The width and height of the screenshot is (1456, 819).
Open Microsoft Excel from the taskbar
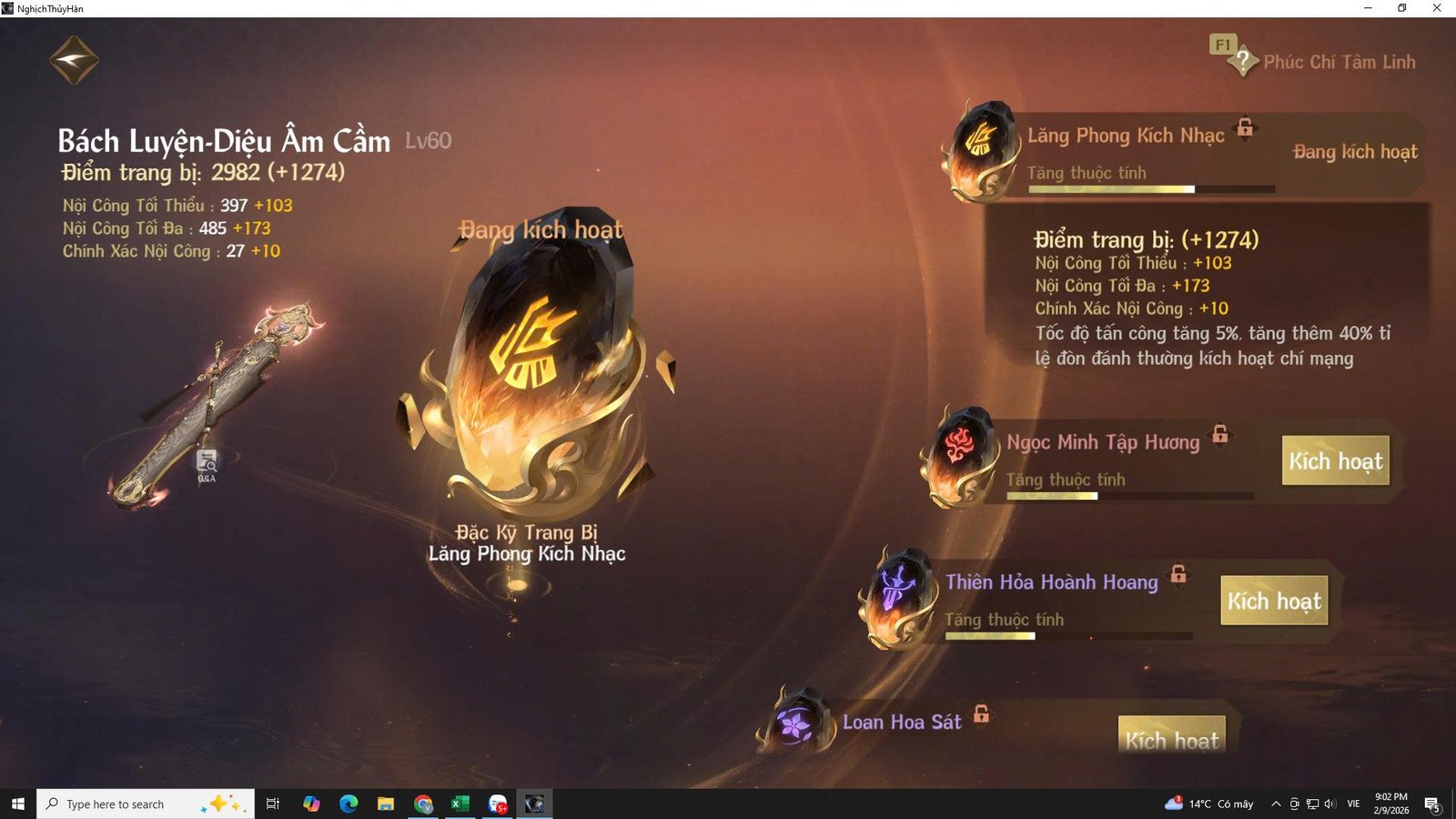point(460,804)
